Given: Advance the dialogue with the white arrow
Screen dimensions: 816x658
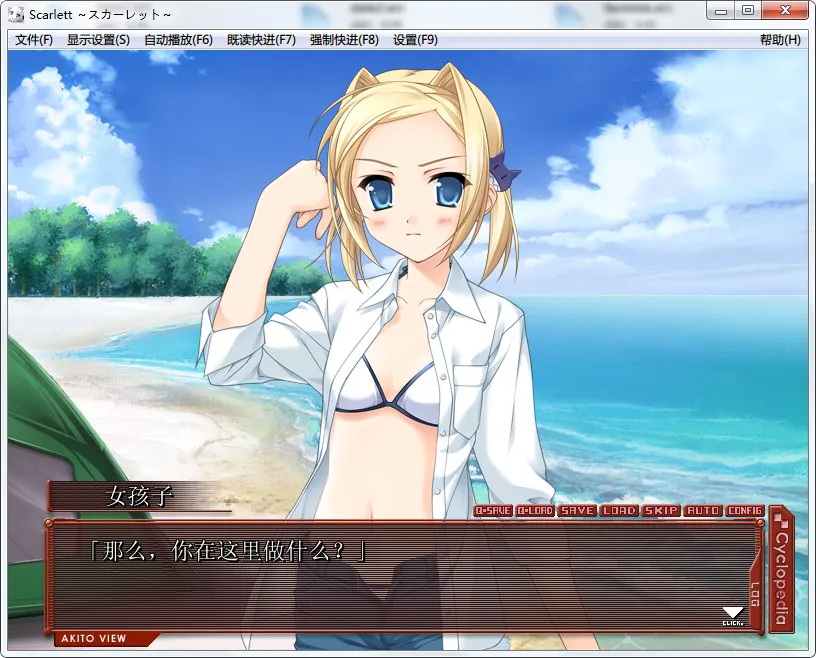Looking at the screenshot, I should click(733, 613).
